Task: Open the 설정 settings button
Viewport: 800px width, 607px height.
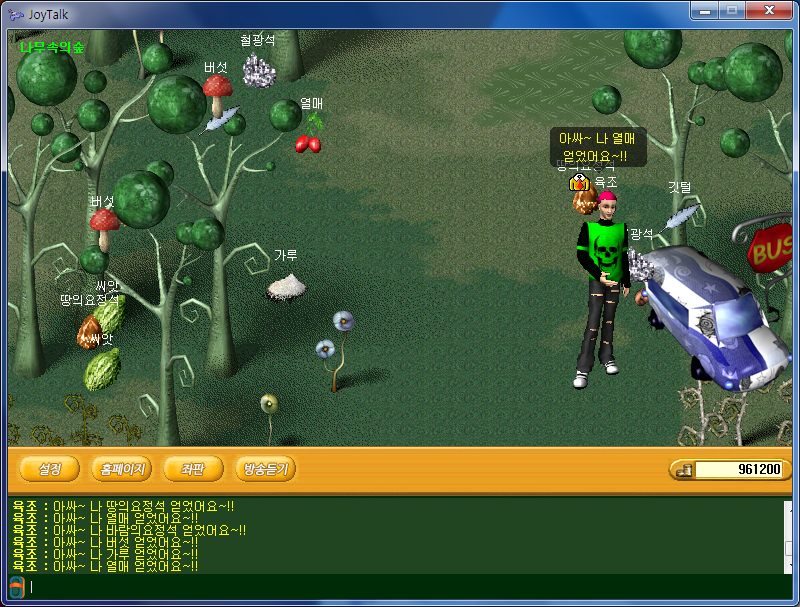Action: (x=50, y=469)
